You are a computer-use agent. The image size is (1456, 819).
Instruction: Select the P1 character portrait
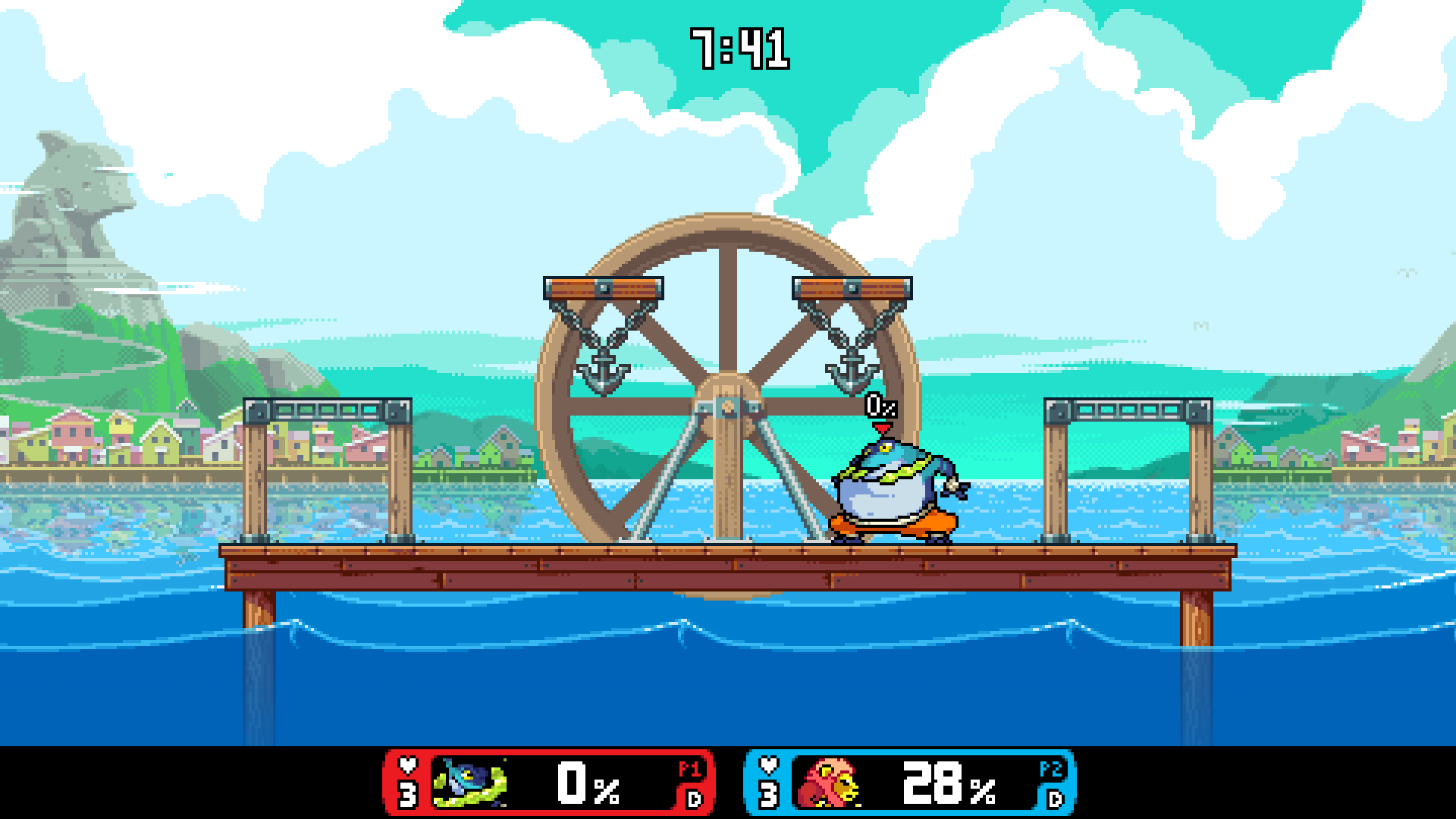469,783
